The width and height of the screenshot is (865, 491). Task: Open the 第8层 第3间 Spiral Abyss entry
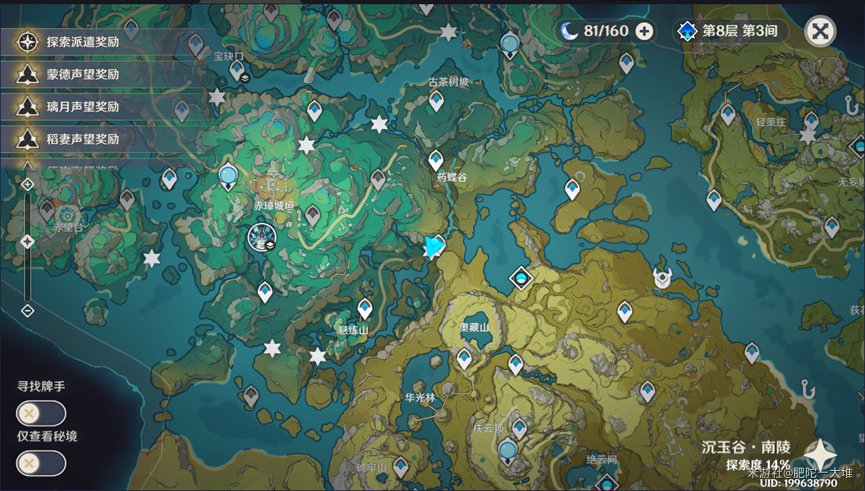pyautogui.click(x=729, y=31)
